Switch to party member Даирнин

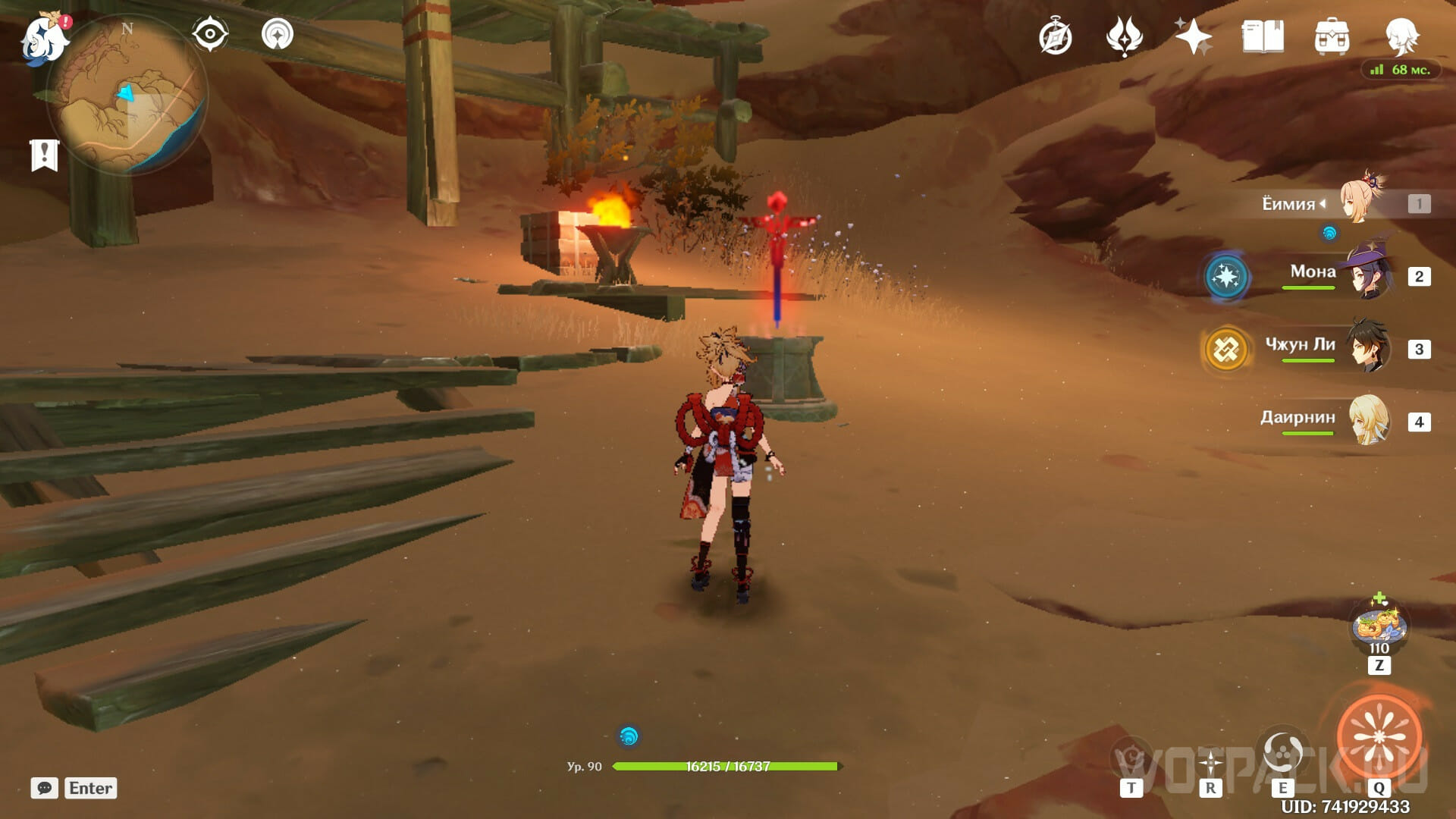tap(1370, 419)
